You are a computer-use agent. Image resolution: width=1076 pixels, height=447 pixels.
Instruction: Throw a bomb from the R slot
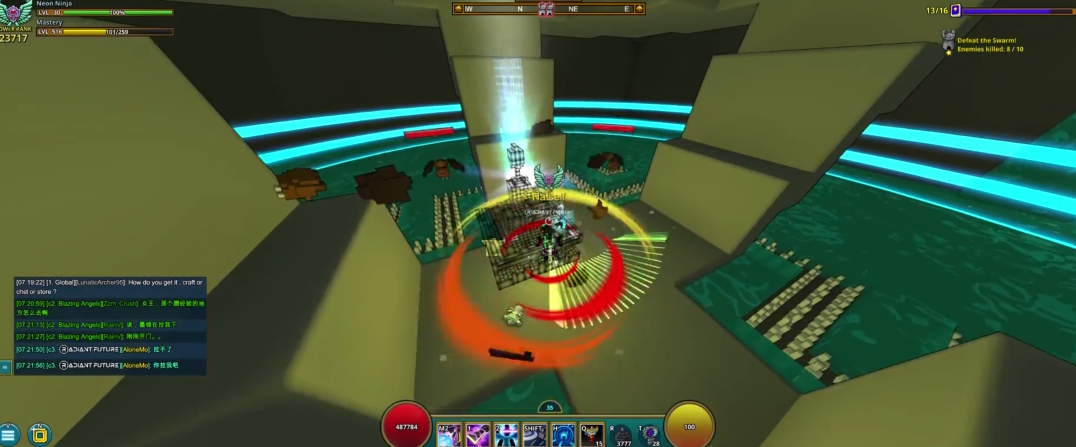tap(621, 435)
